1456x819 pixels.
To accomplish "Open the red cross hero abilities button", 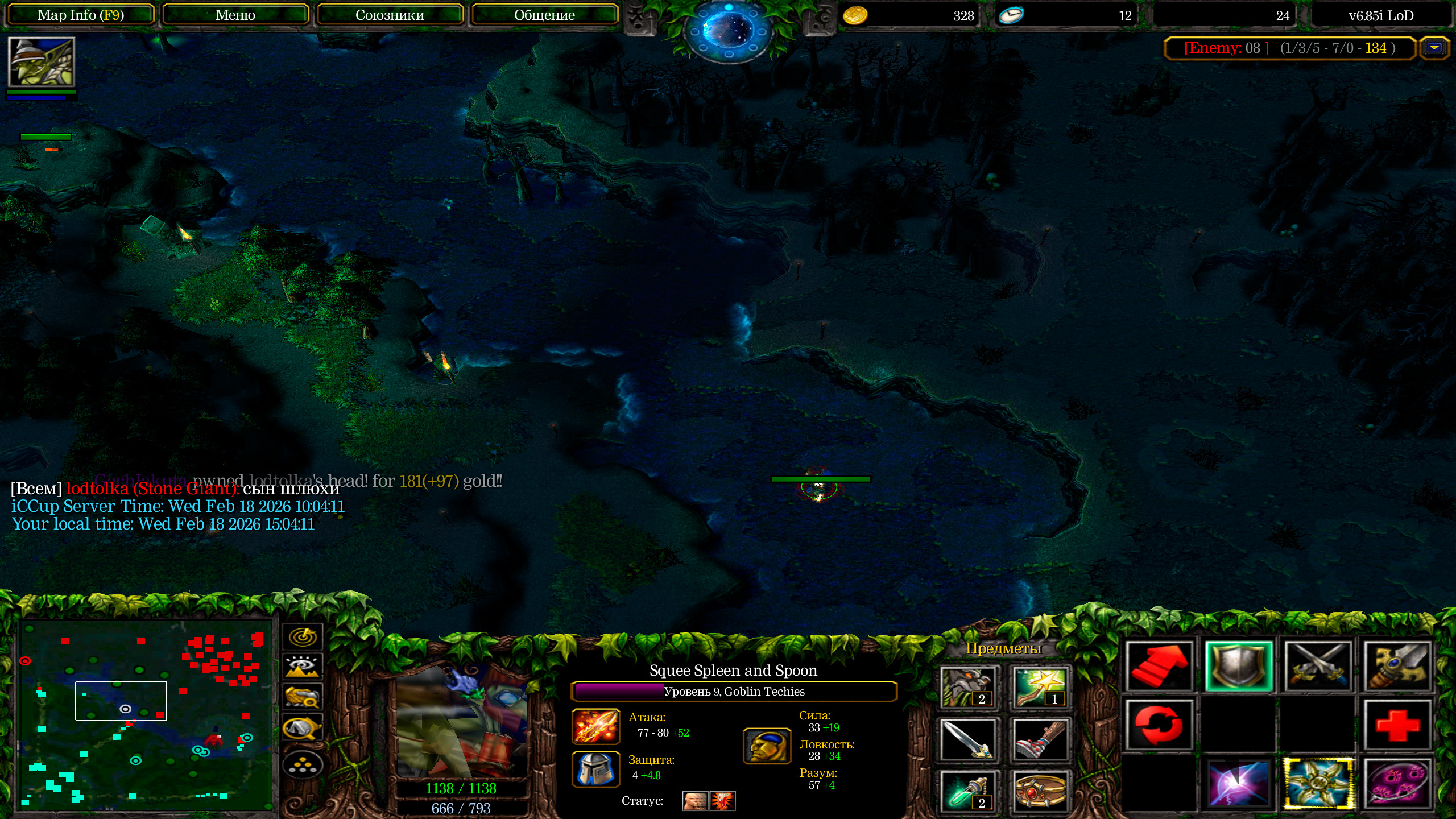I will 1397,725.
